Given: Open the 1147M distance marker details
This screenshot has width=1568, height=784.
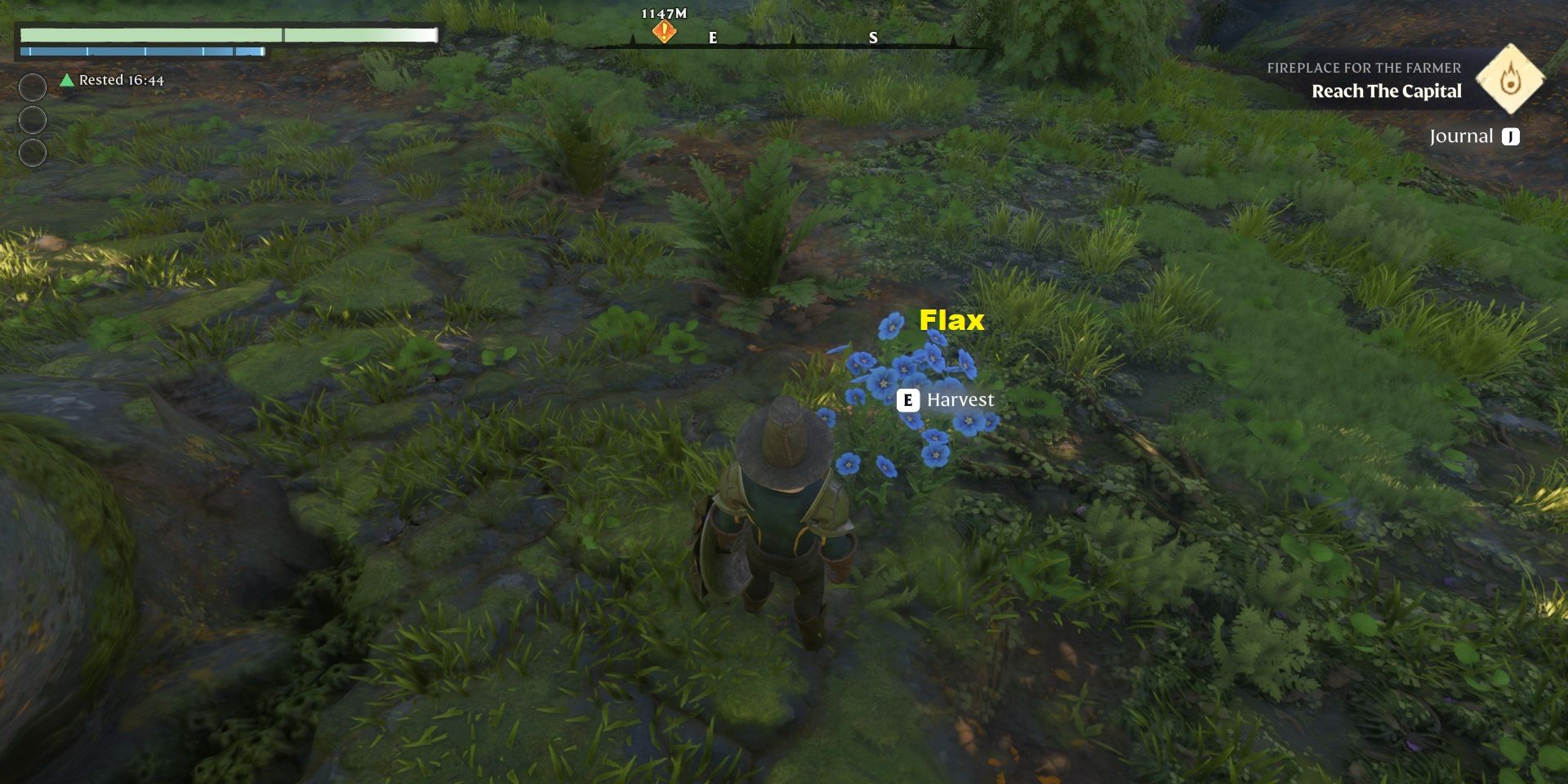Looking at the screenshot, I should (662, 13).
